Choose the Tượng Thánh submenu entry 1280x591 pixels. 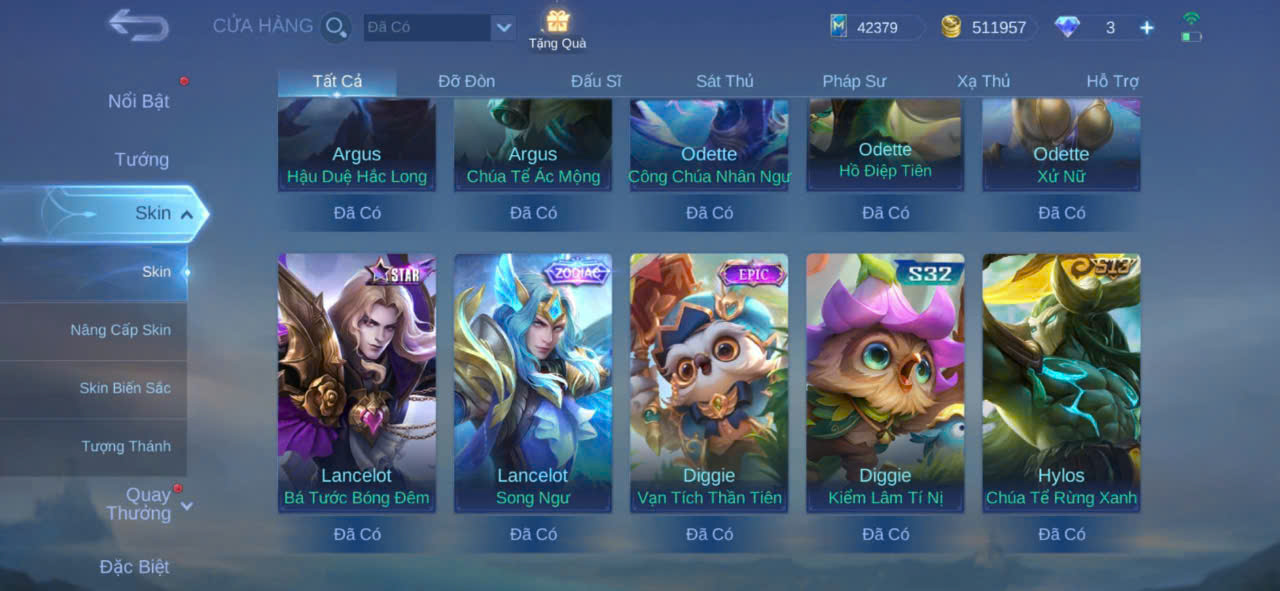click(126, 446)
